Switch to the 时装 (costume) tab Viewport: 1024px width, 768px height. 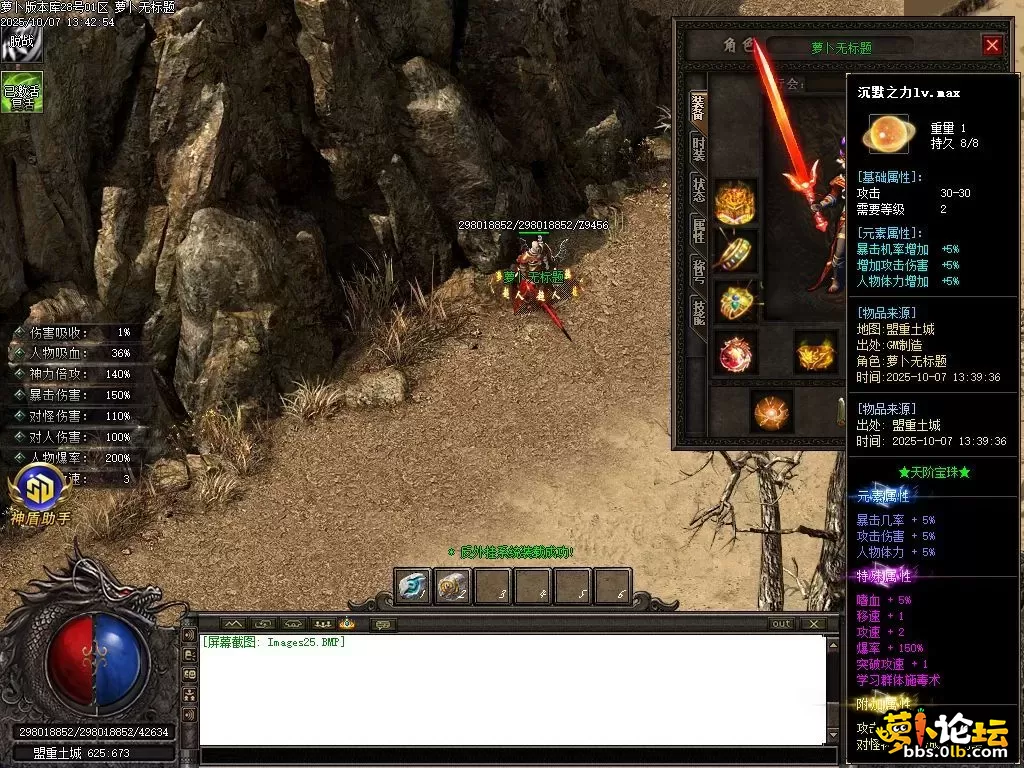698,150
